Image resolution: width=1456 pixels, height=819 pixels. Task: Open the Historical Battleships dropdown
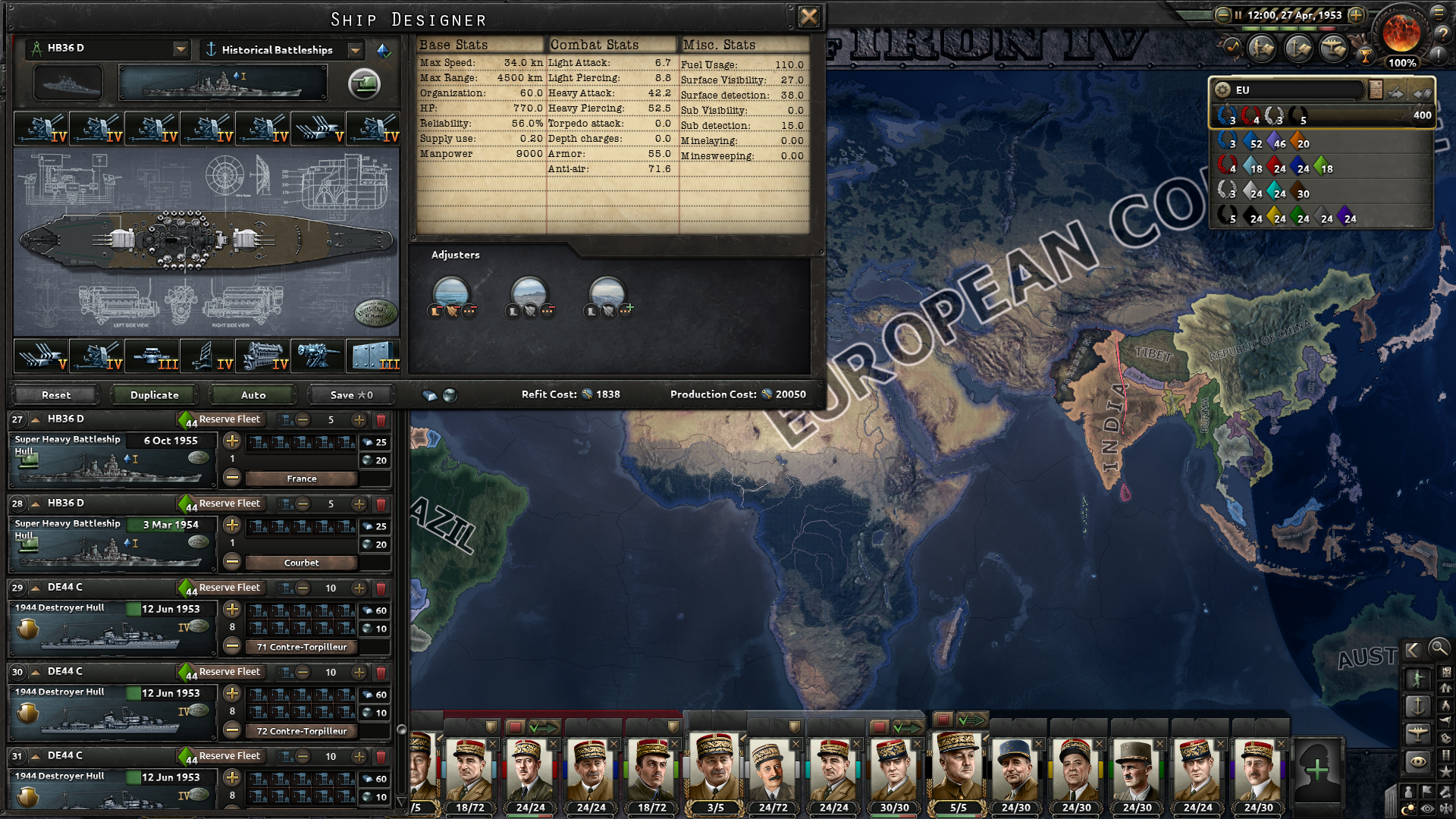pyautogui.click(x=355, y=50)
